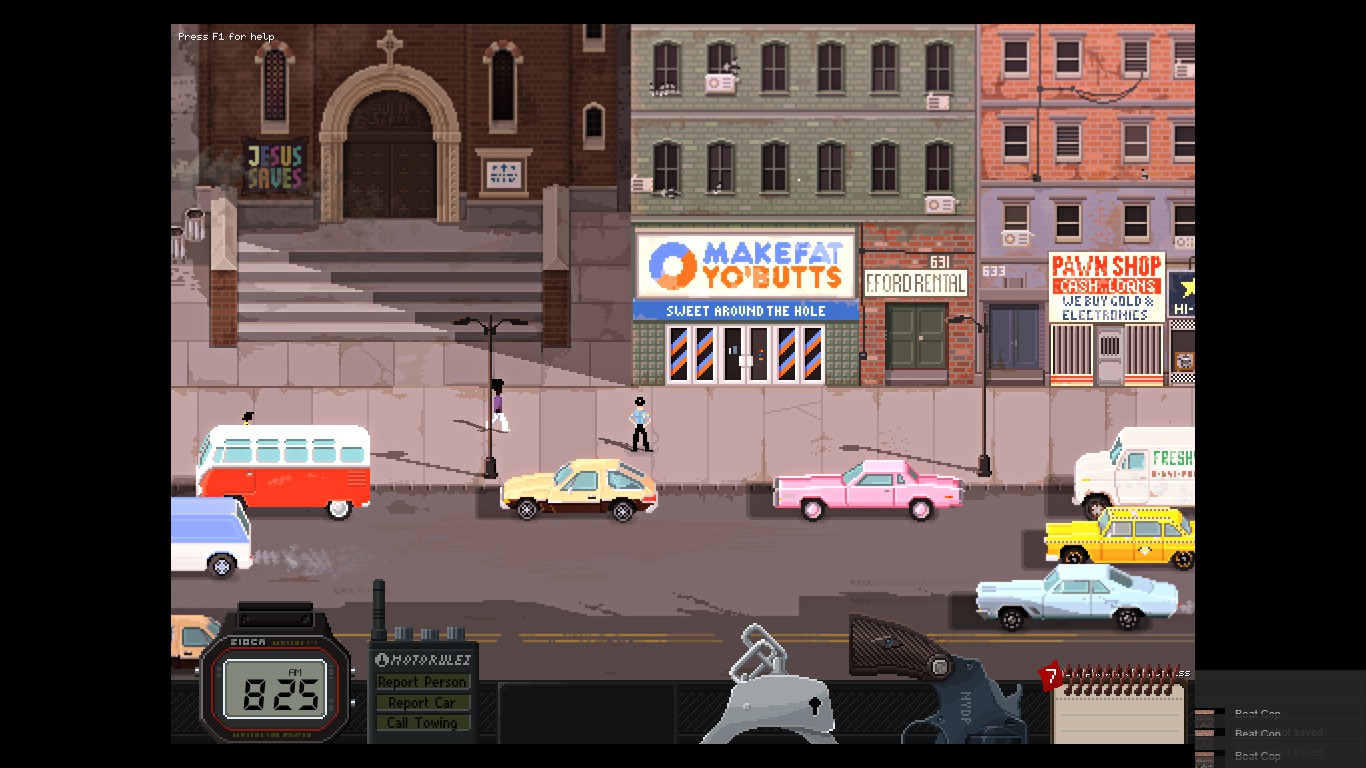Click the small speaker icon beside the Motorulez label
The image size is (1366, 768).
pyautogui.click(x=382, y=658)
